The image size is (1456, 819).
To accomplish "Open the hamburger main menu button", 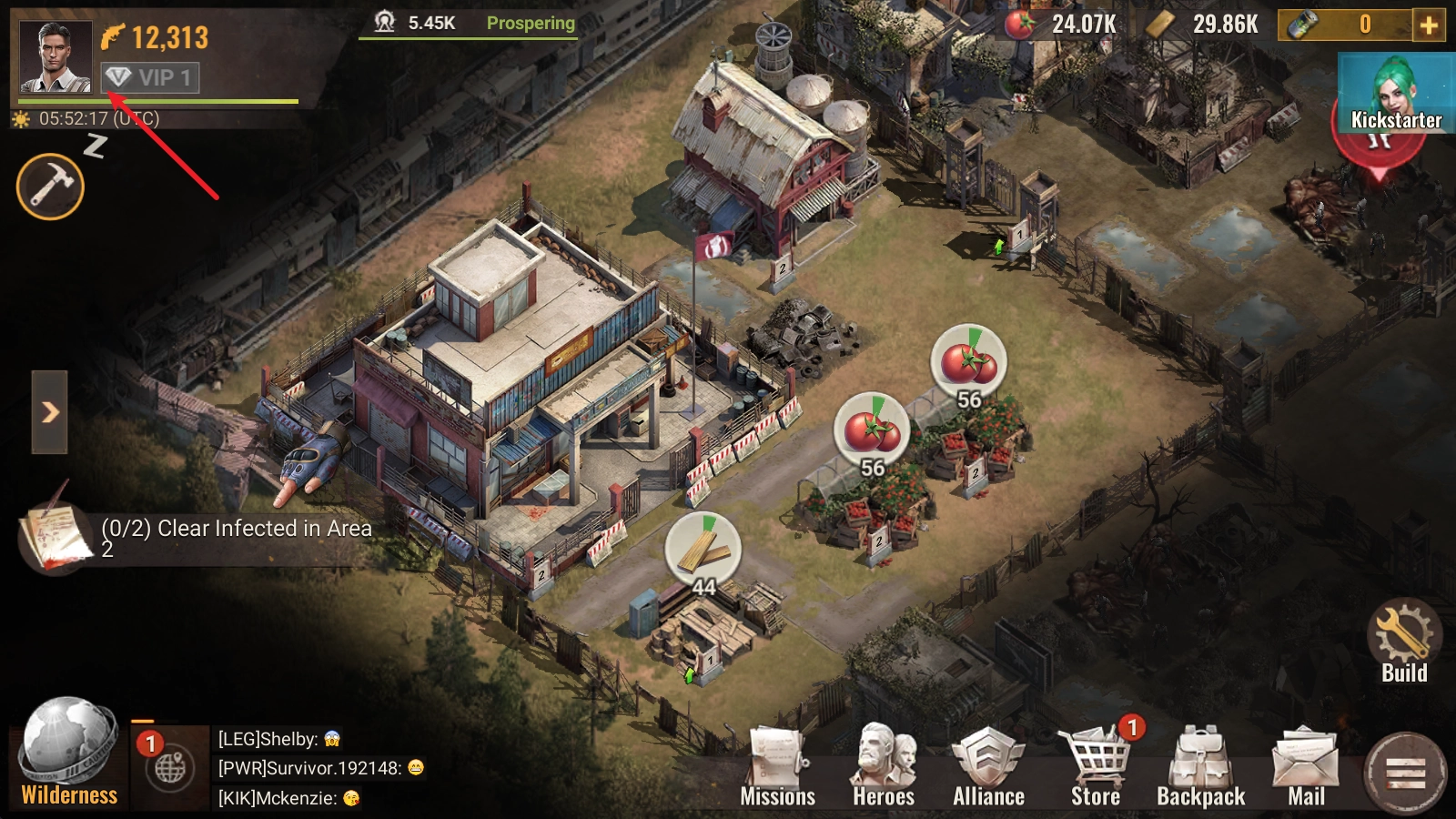I will click(x=1405, y=773).
